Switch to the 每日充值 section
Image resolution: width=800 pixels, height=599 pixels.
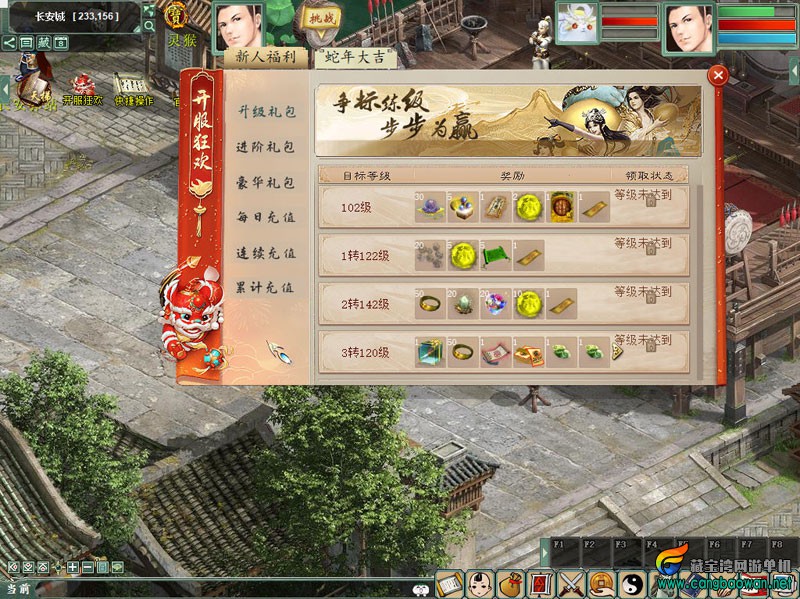click(265, 217)
